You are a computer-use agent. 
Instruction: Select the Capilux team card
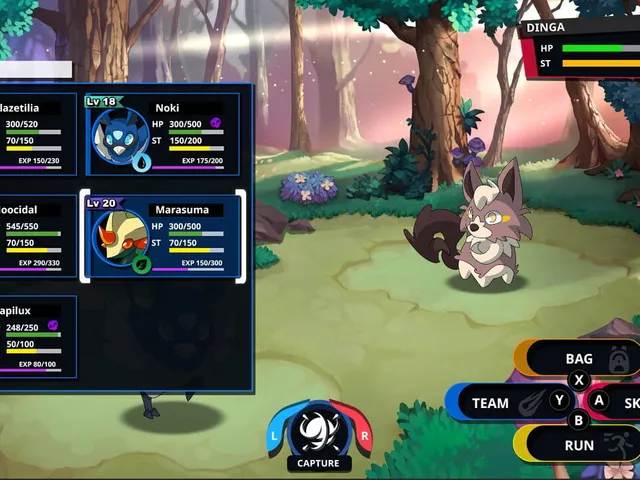tap(38, 336)
